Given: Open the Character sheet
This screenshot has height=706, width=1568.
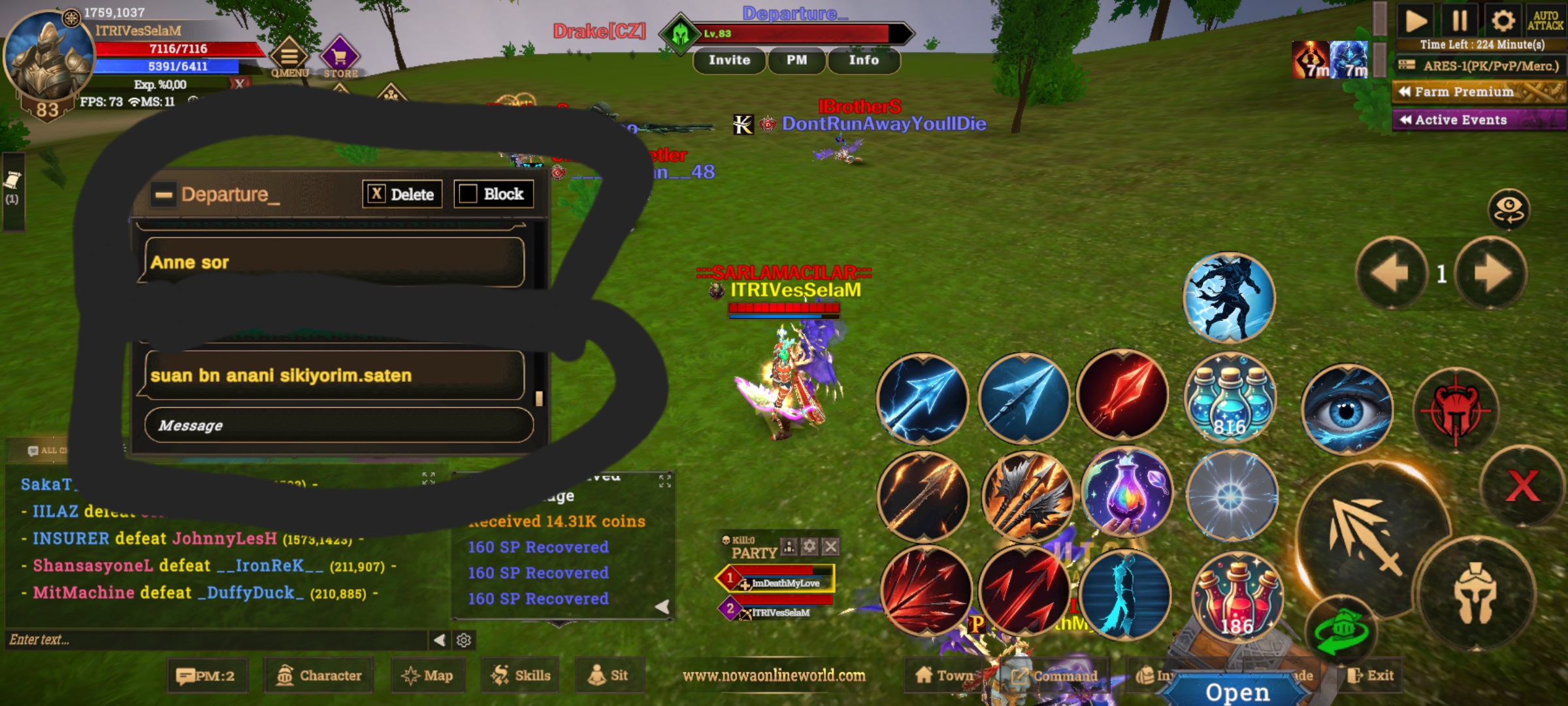Looking at the screenshot, I should pyautogui.click(x=319, y=676).
